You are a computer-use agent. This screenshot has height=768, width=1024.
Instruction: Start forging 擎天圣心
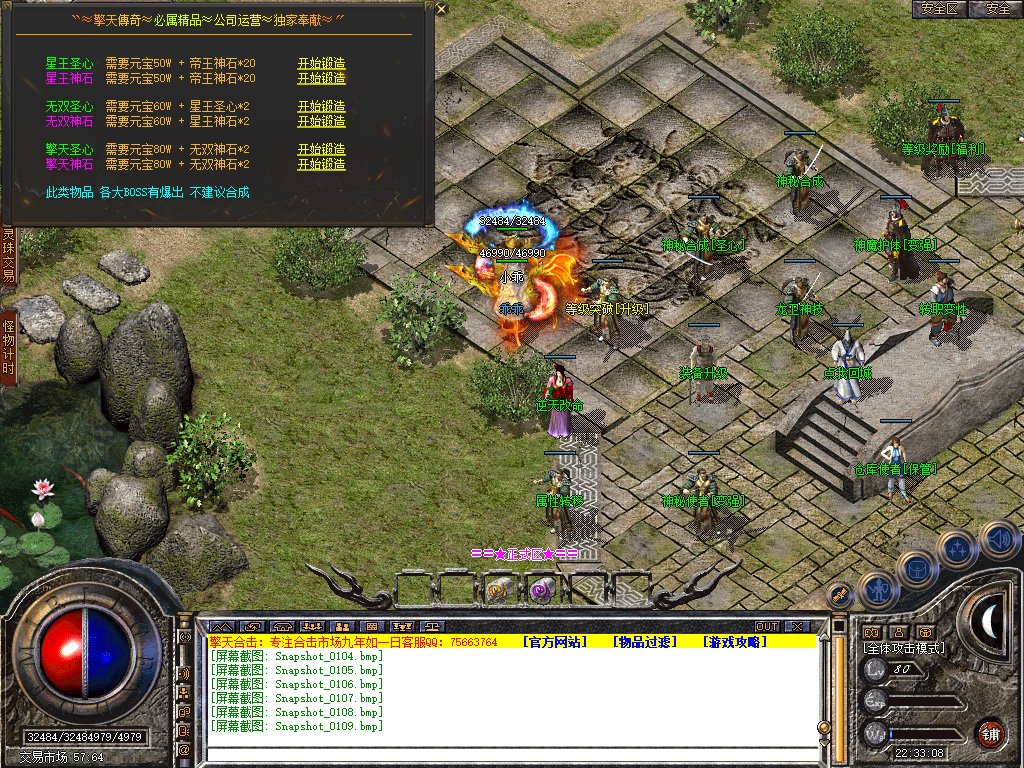click(321, 149)
